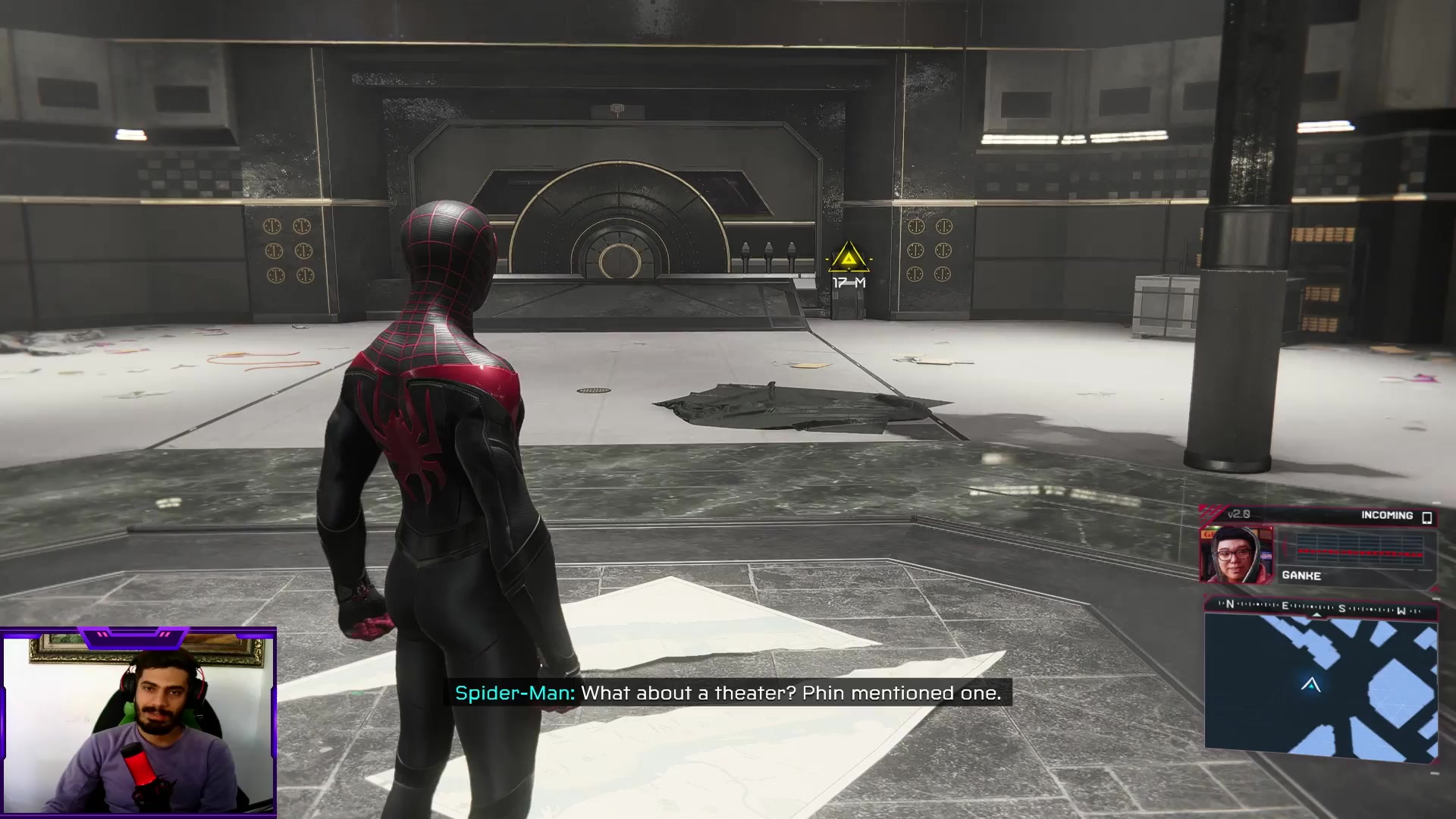The image size is (1456, 819).
Task: Click the yellow triangle objective marker
Action: pos(849,259)
